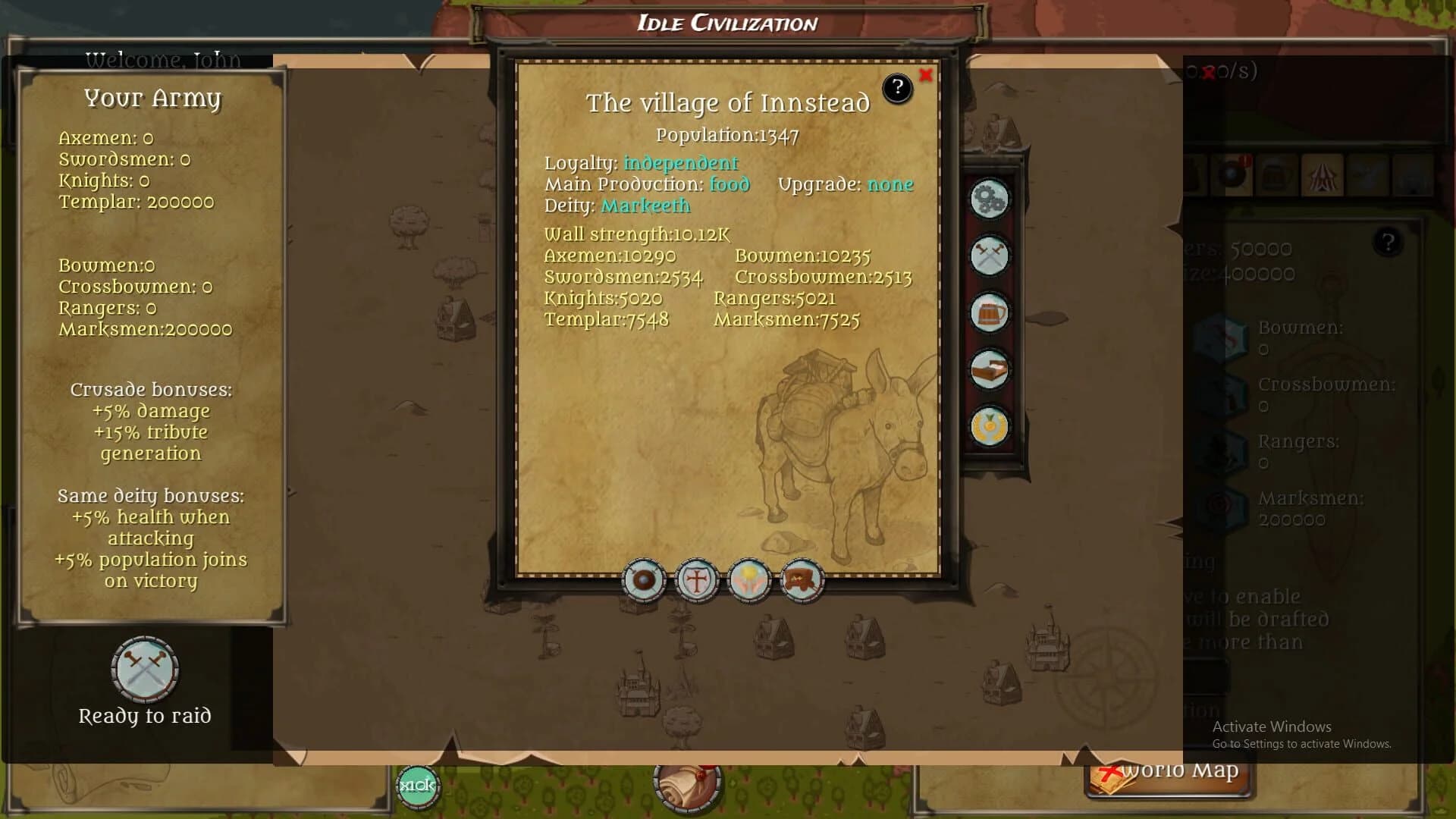Click the round shield raid icon below the village

pos(644,580)
